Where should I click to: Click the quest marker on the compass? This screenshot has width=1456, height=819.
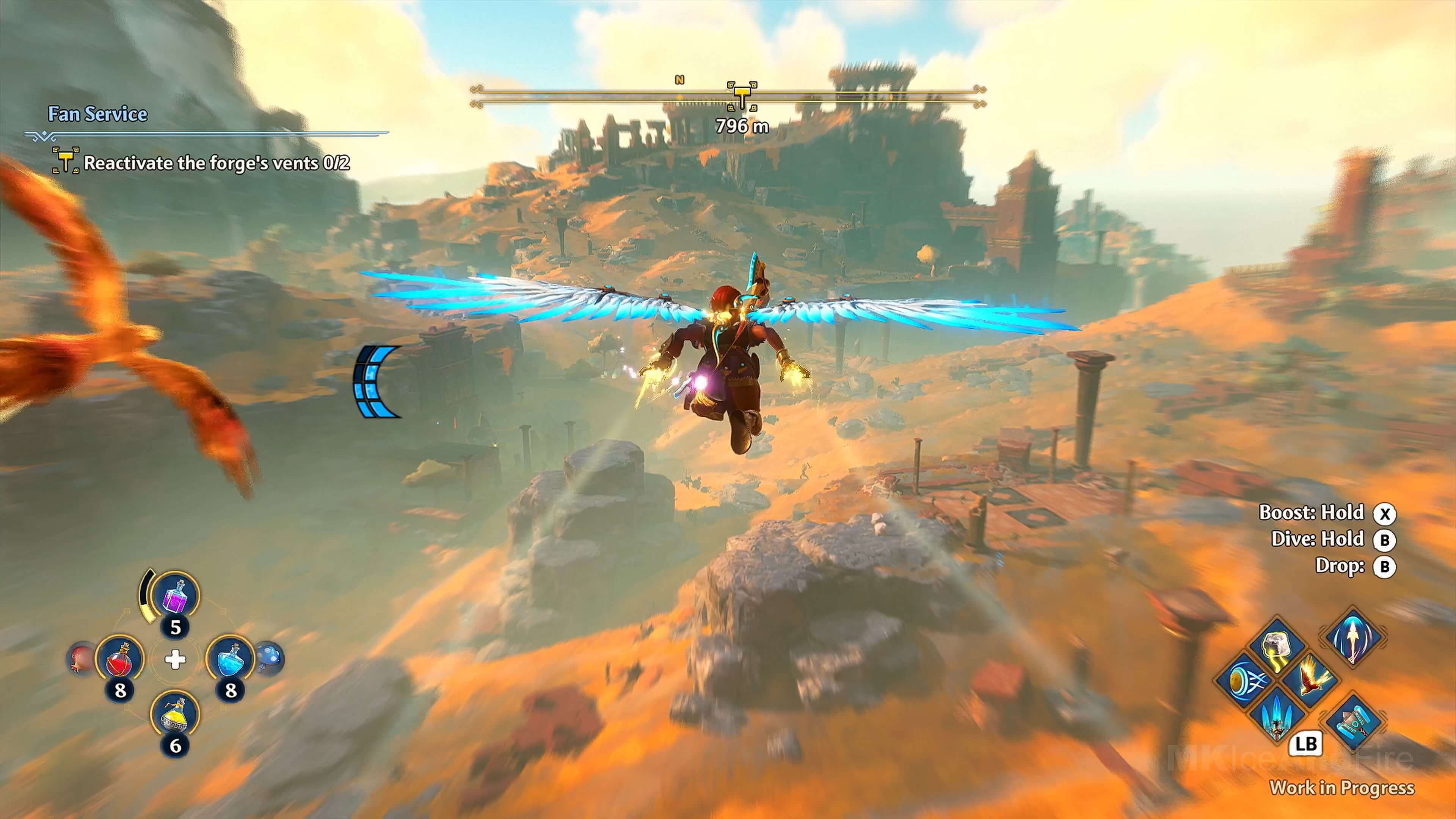tap(741, 94)
